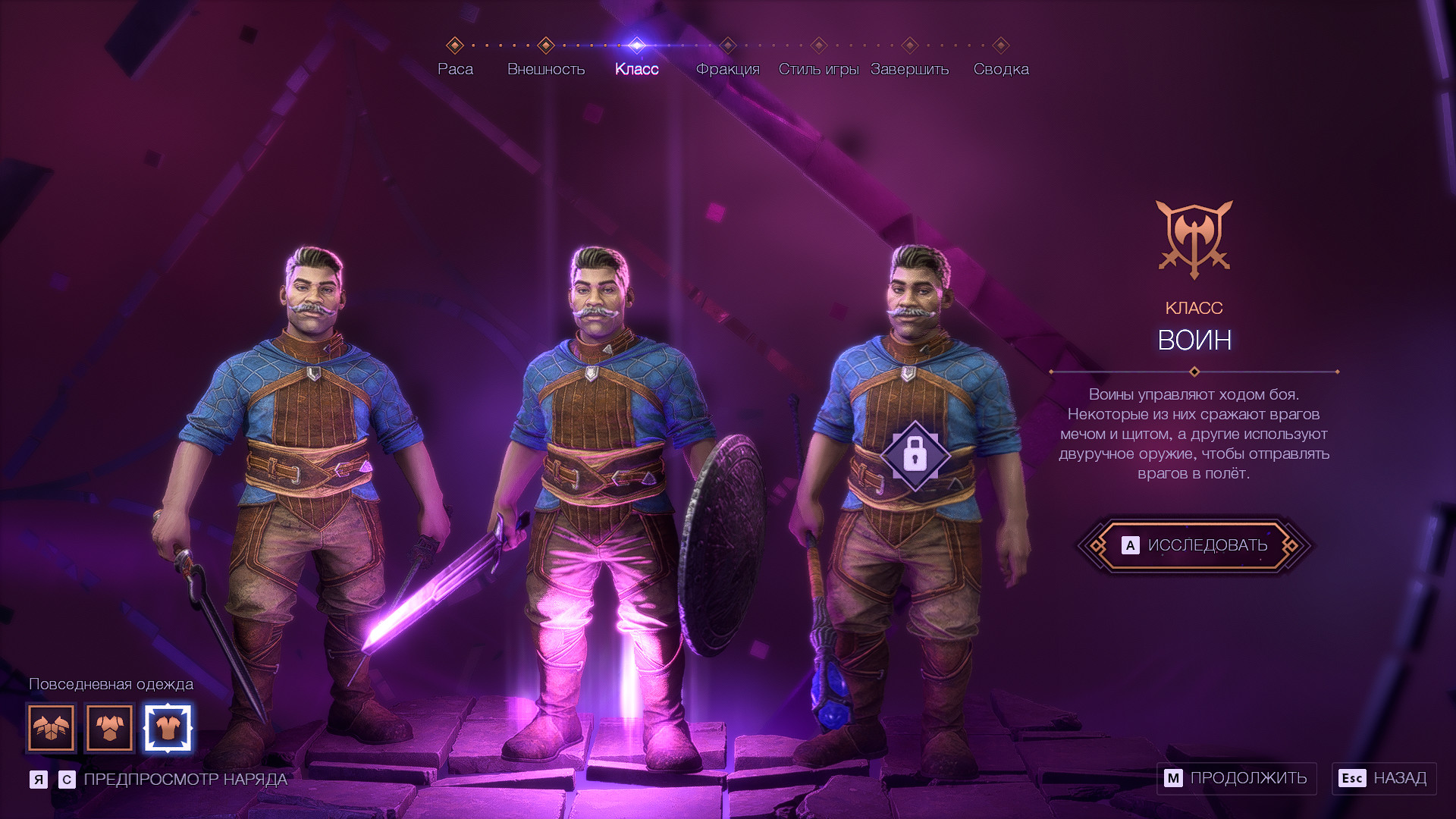
Task: Jump to the Завершить step
Action: (x=909, y=68)
